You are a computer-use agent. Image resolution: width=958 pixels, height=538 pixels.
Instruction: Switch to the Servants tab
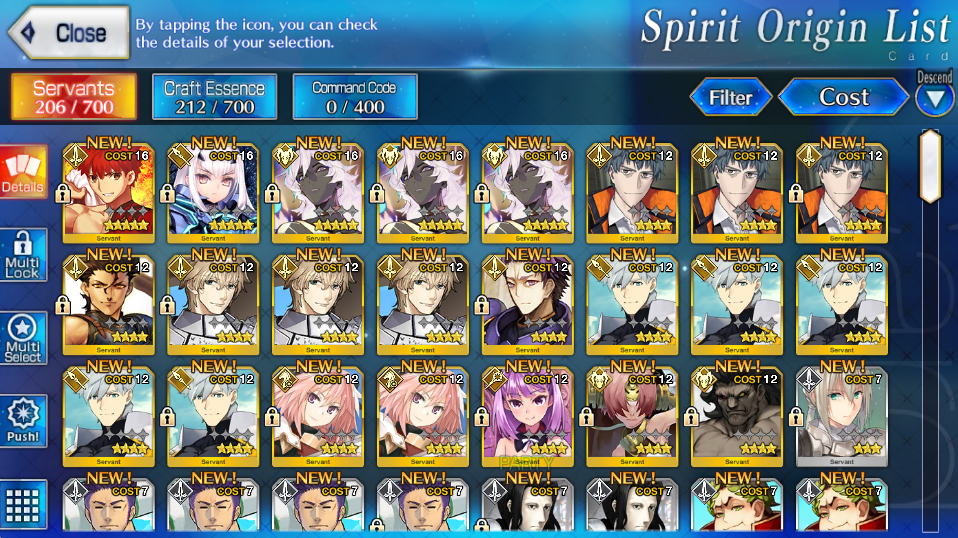pos(74,97)
